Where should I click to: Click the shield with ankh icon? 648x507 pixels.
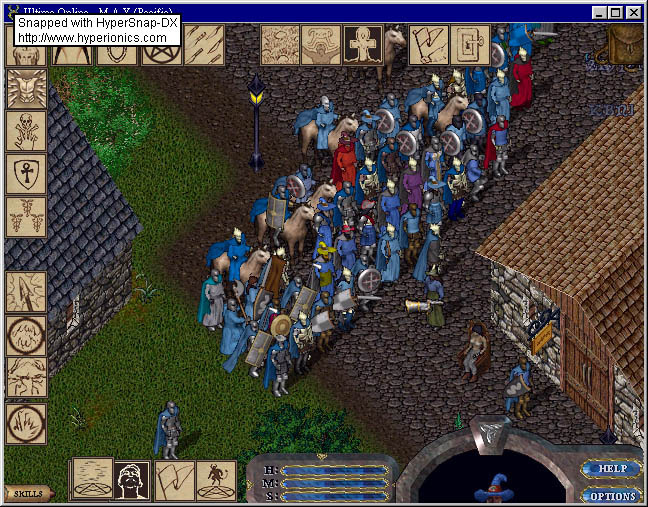pyautogui.click(x=26, y=174)
